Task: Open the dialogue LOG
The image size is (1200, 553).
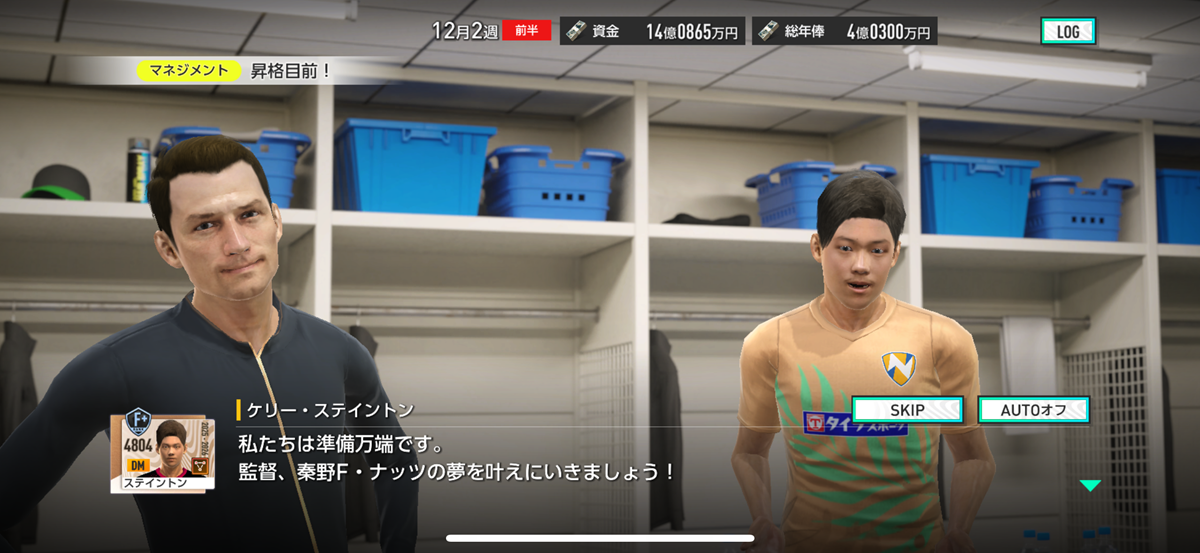Action: coord(1067,31)
